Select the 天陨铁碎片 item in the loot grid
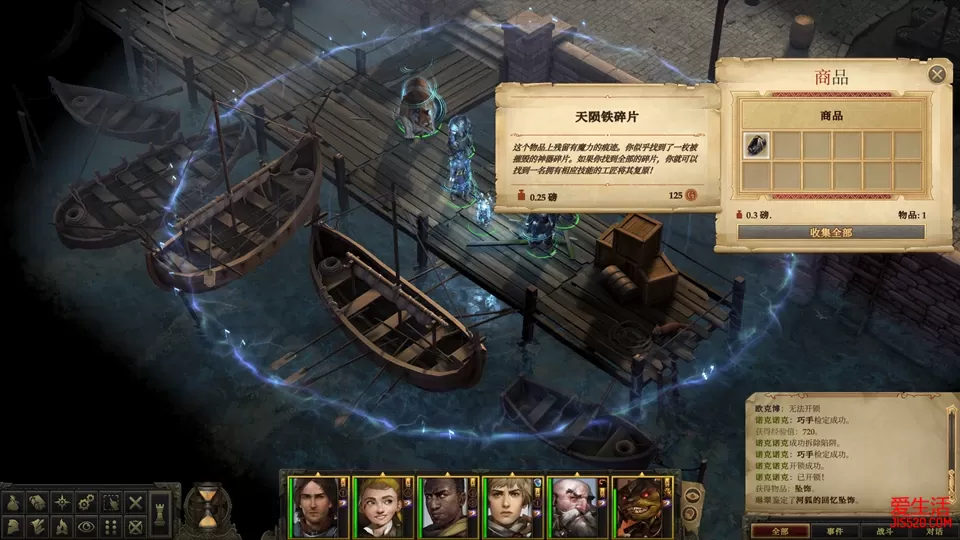Image resolution: width=960 pixels, height=540 pixels. (x=757, y=145)
